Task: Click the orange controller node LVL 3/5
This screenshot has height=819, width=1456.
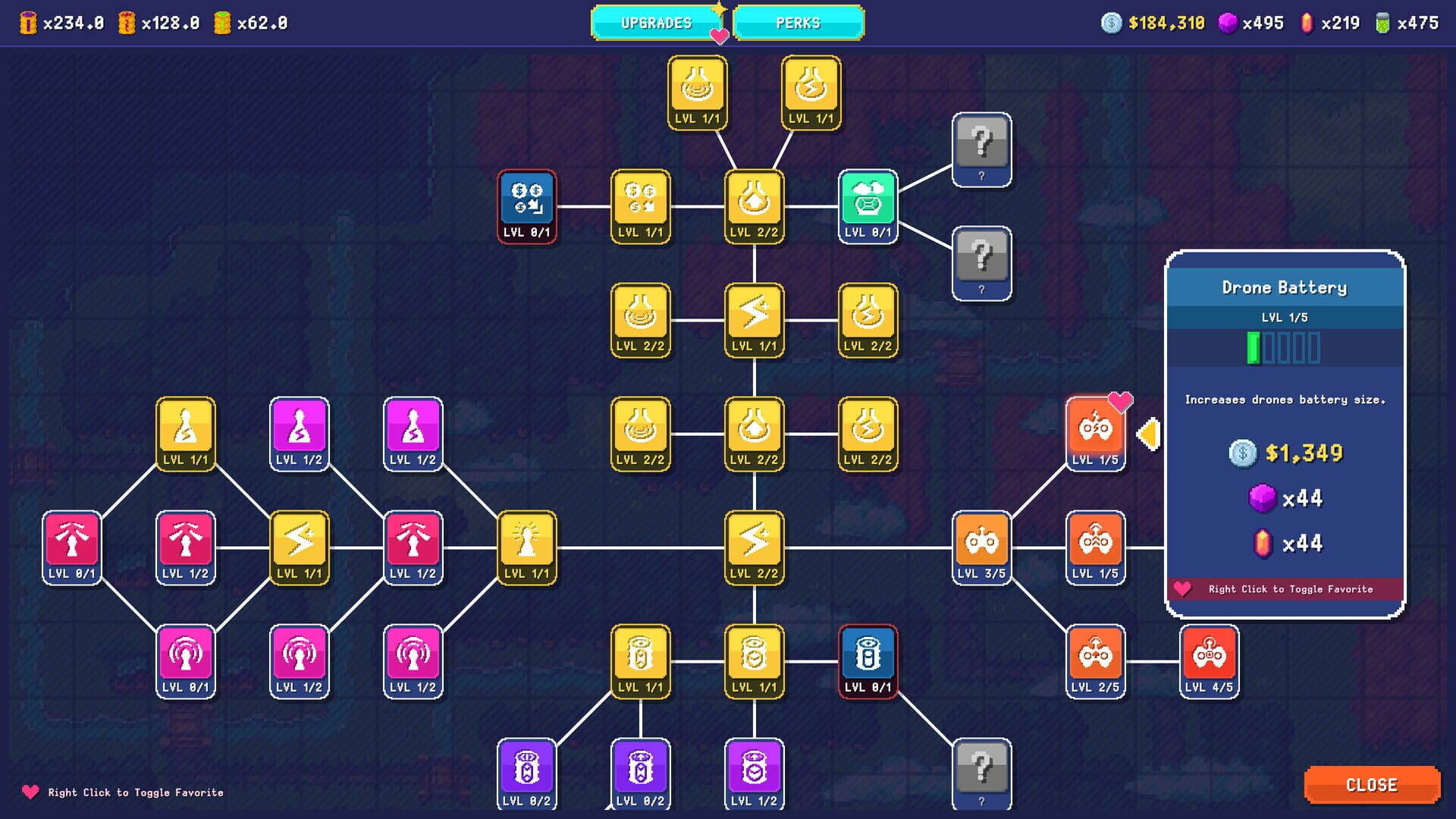Action: [x=982, y=546]
